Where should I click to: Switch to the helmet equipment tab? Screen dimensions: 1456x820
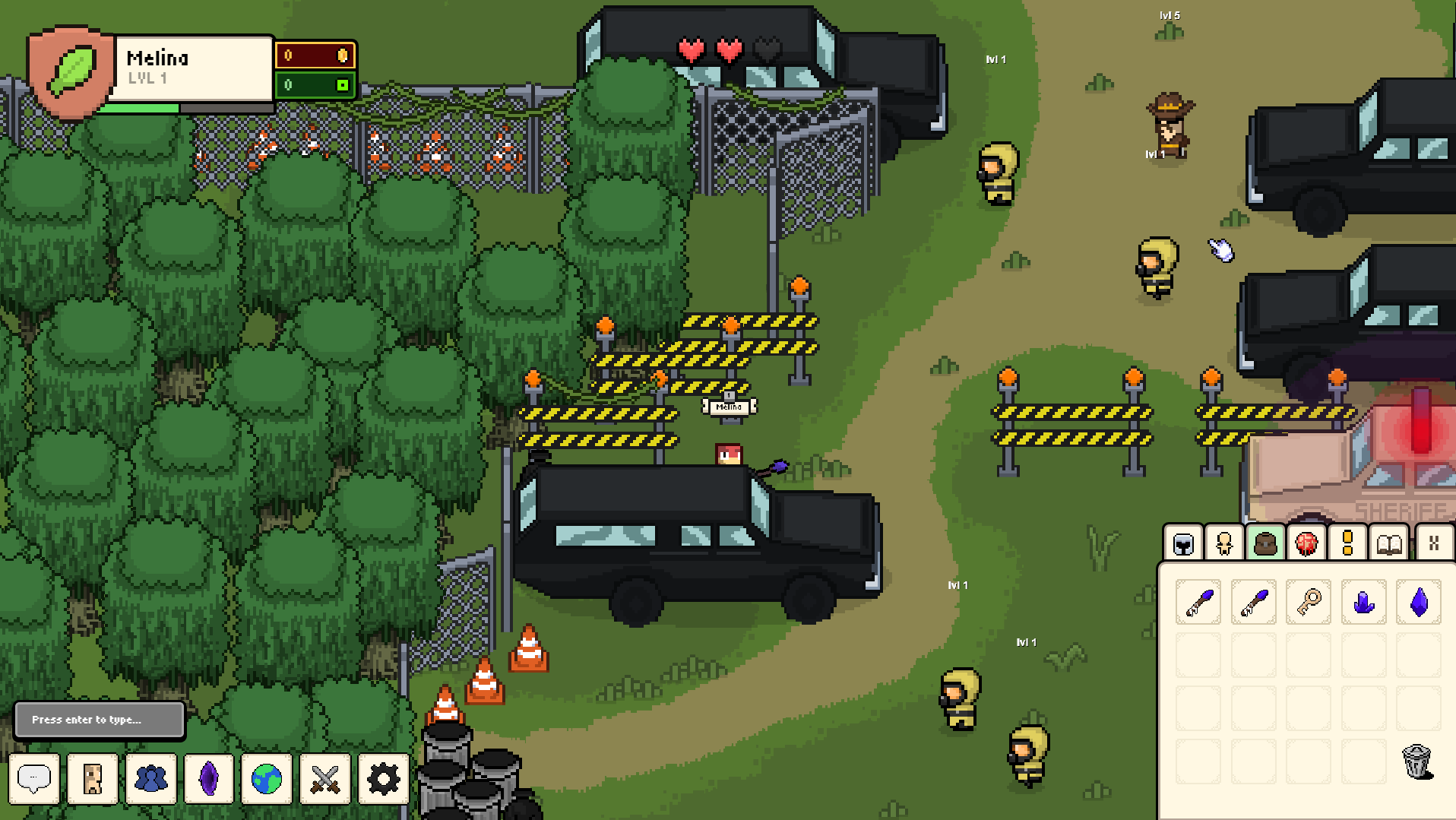[1183, 543]
